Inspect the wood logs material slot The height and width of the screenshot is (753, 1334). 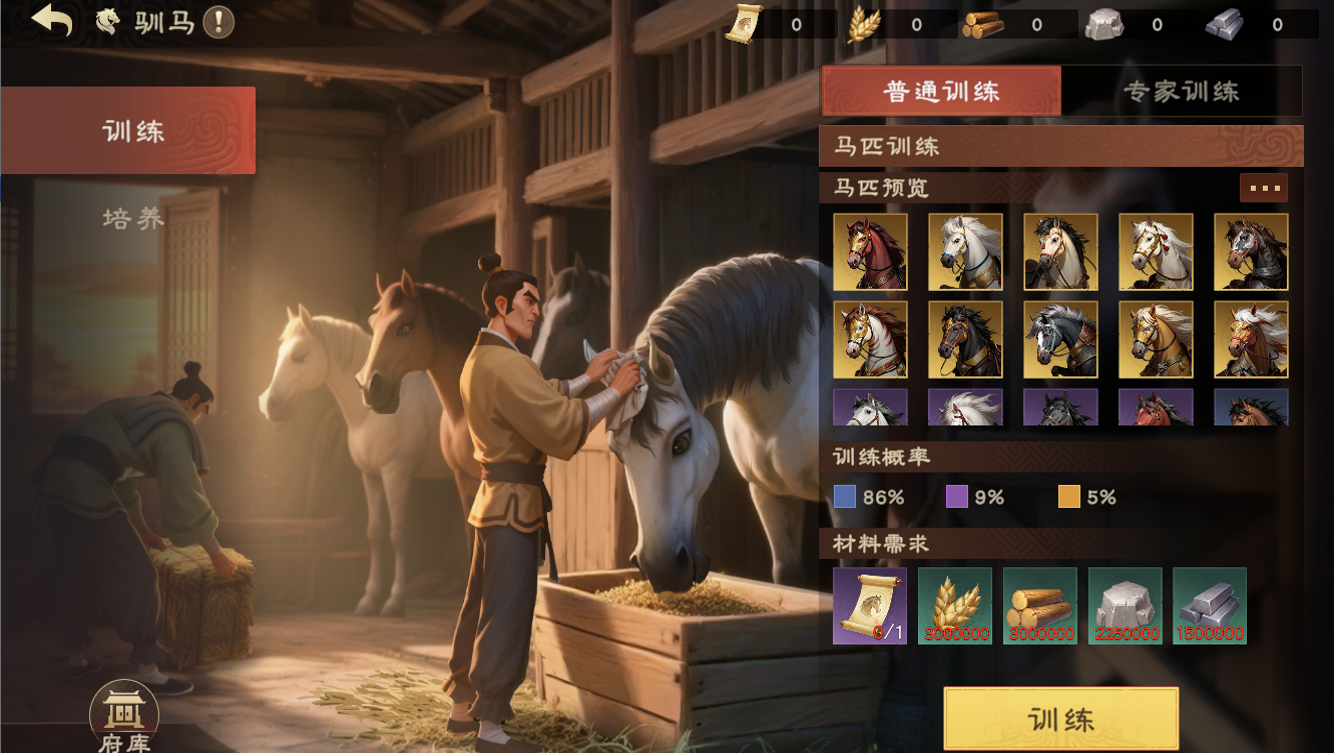[1040, 606]
